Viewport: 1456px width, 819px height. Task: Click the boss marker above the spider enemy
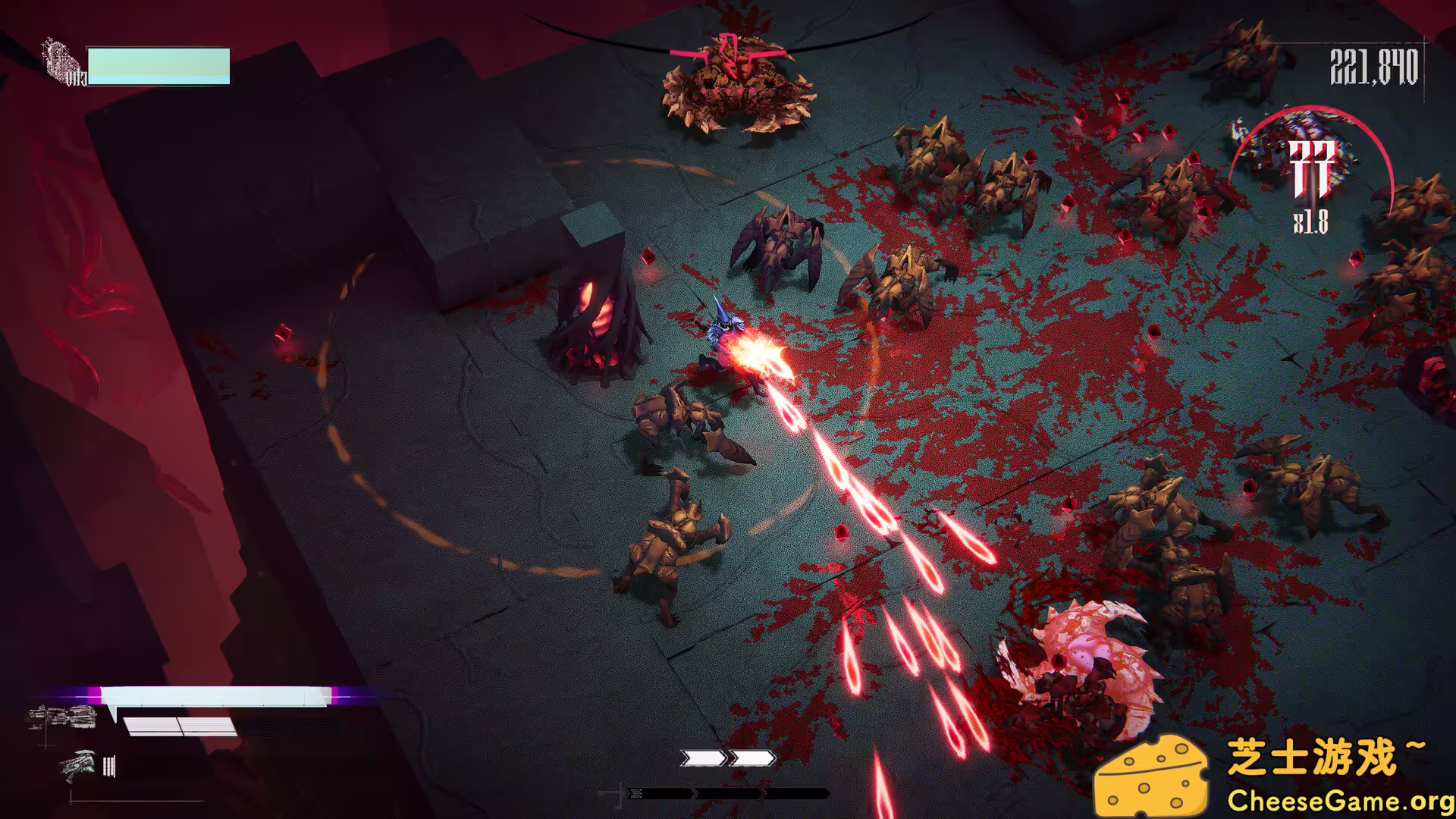[726, 53]
